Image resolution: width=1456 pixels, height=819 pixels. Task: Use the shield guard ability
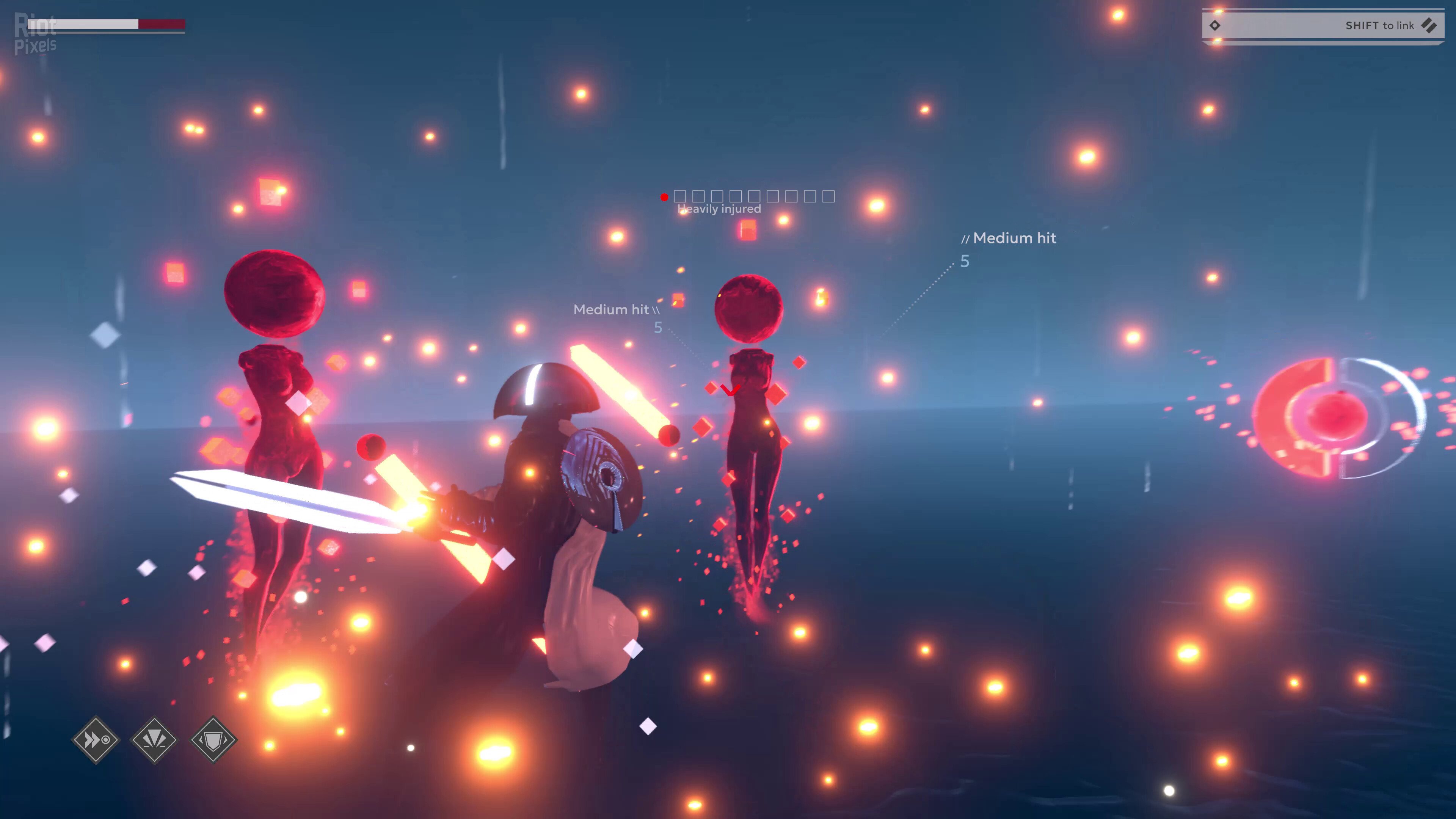213,739
